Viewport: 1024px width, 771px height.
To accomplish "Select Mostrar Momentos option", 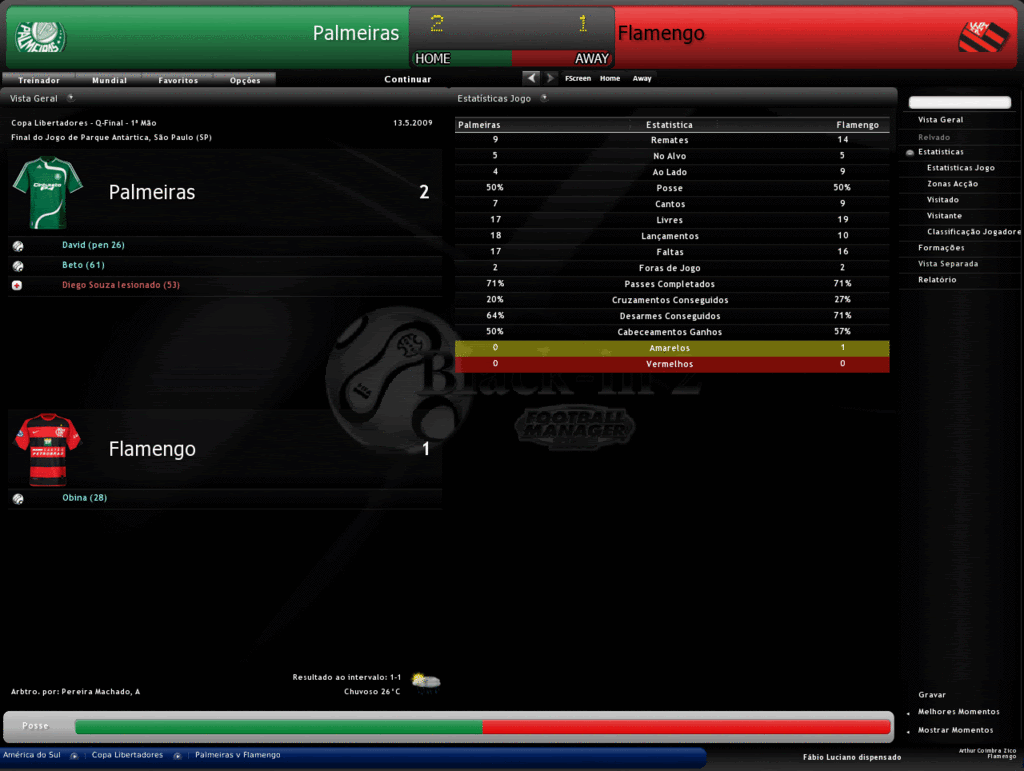I will coord(955,730).
